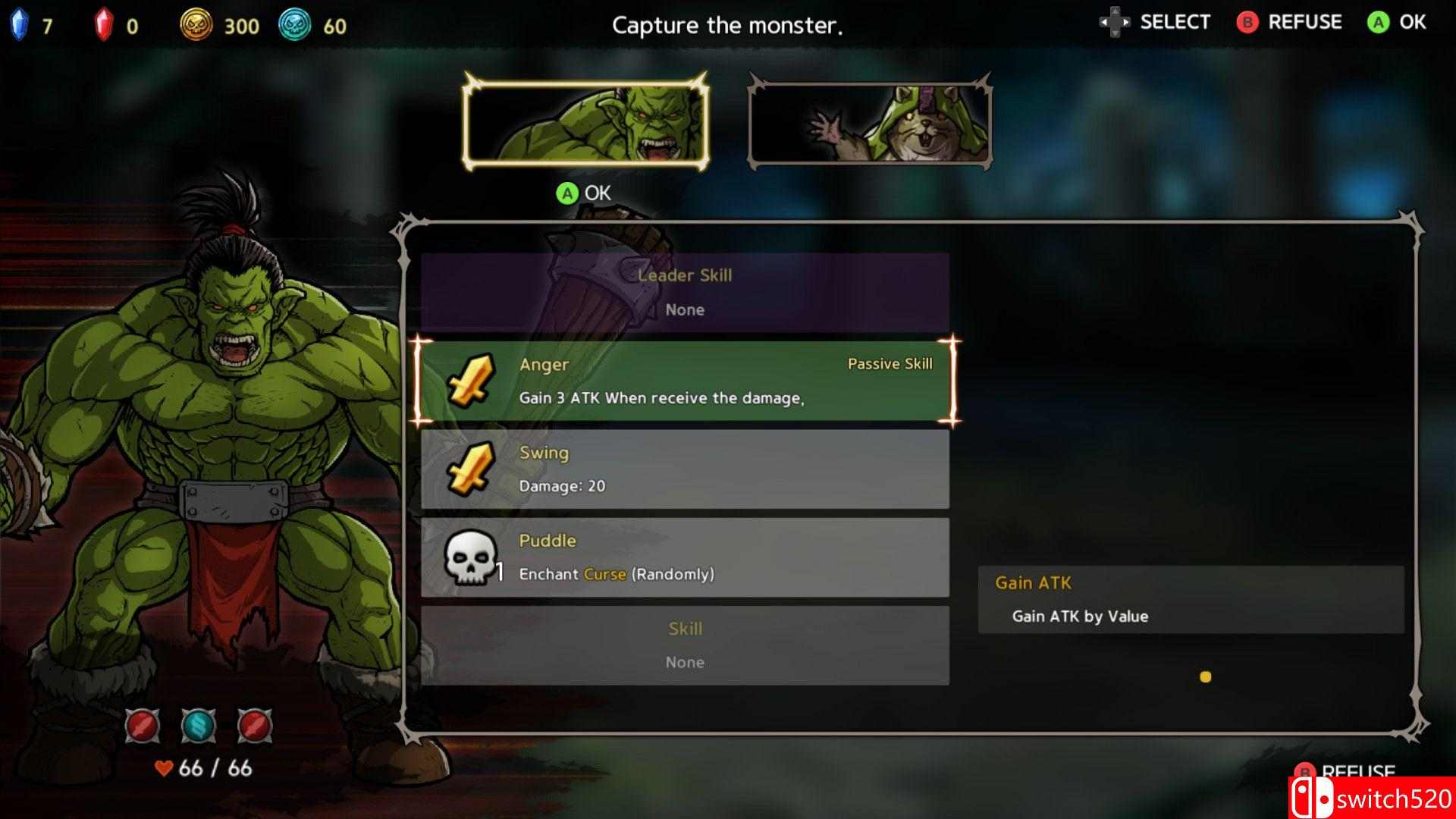Select the empty Skill slot row
The width and height of the screenshot is (1456, 819).
[684, 645]
